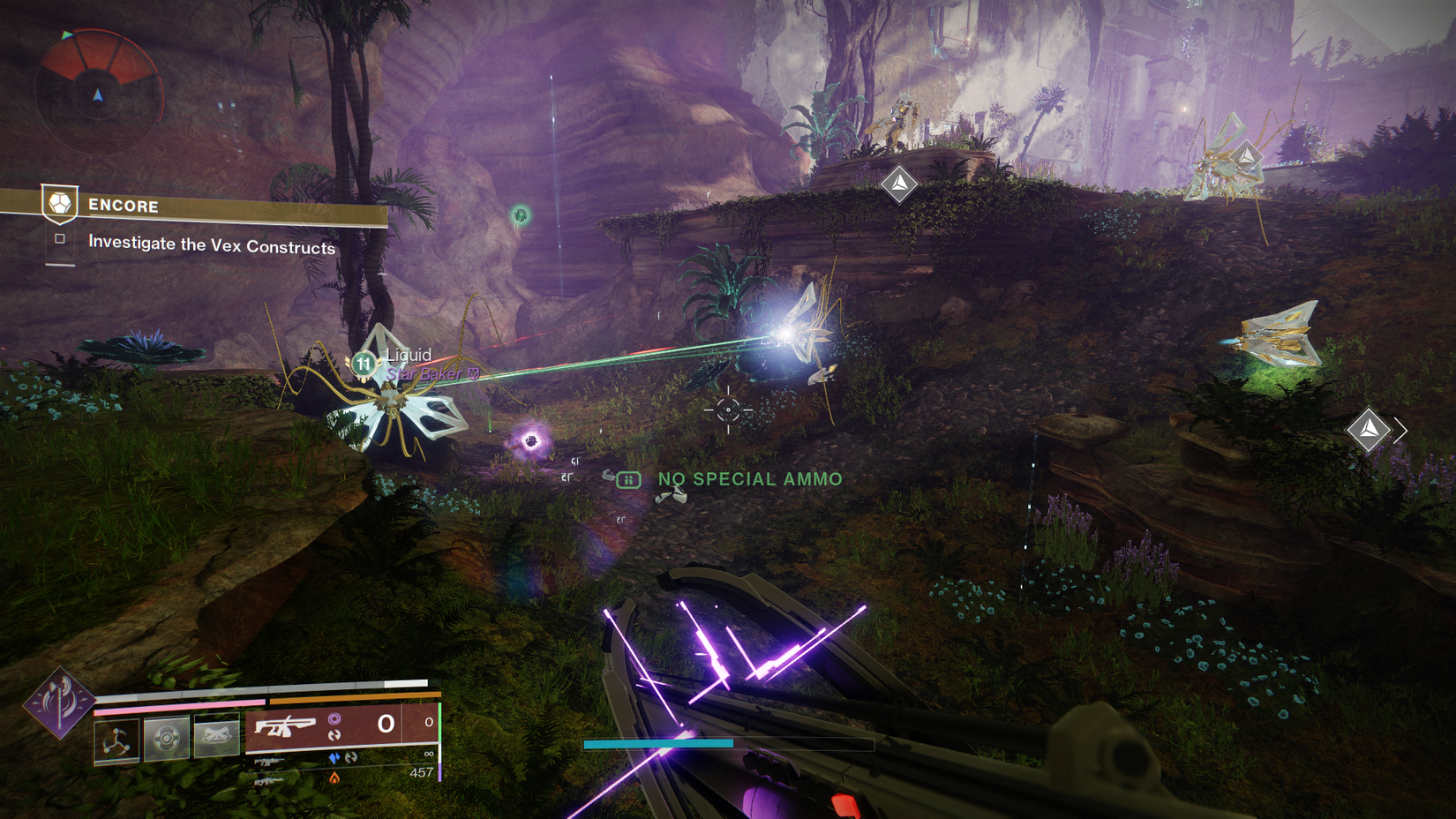Click the Void element circle icon
The height and width of the screenshot is (819, 1456).
point(334,718)
